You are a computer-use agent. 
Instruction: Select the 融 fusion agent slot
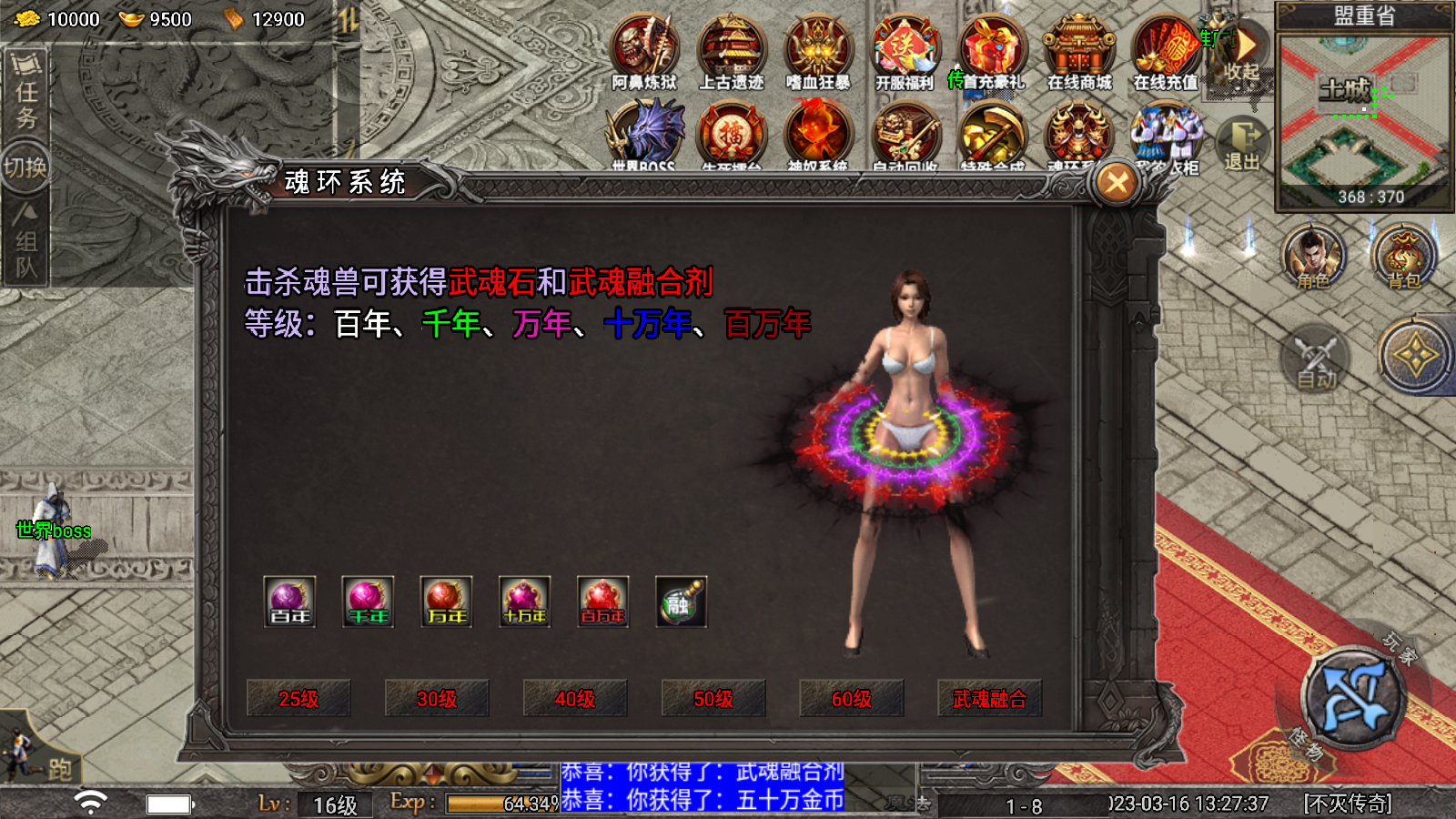point(681,602)
